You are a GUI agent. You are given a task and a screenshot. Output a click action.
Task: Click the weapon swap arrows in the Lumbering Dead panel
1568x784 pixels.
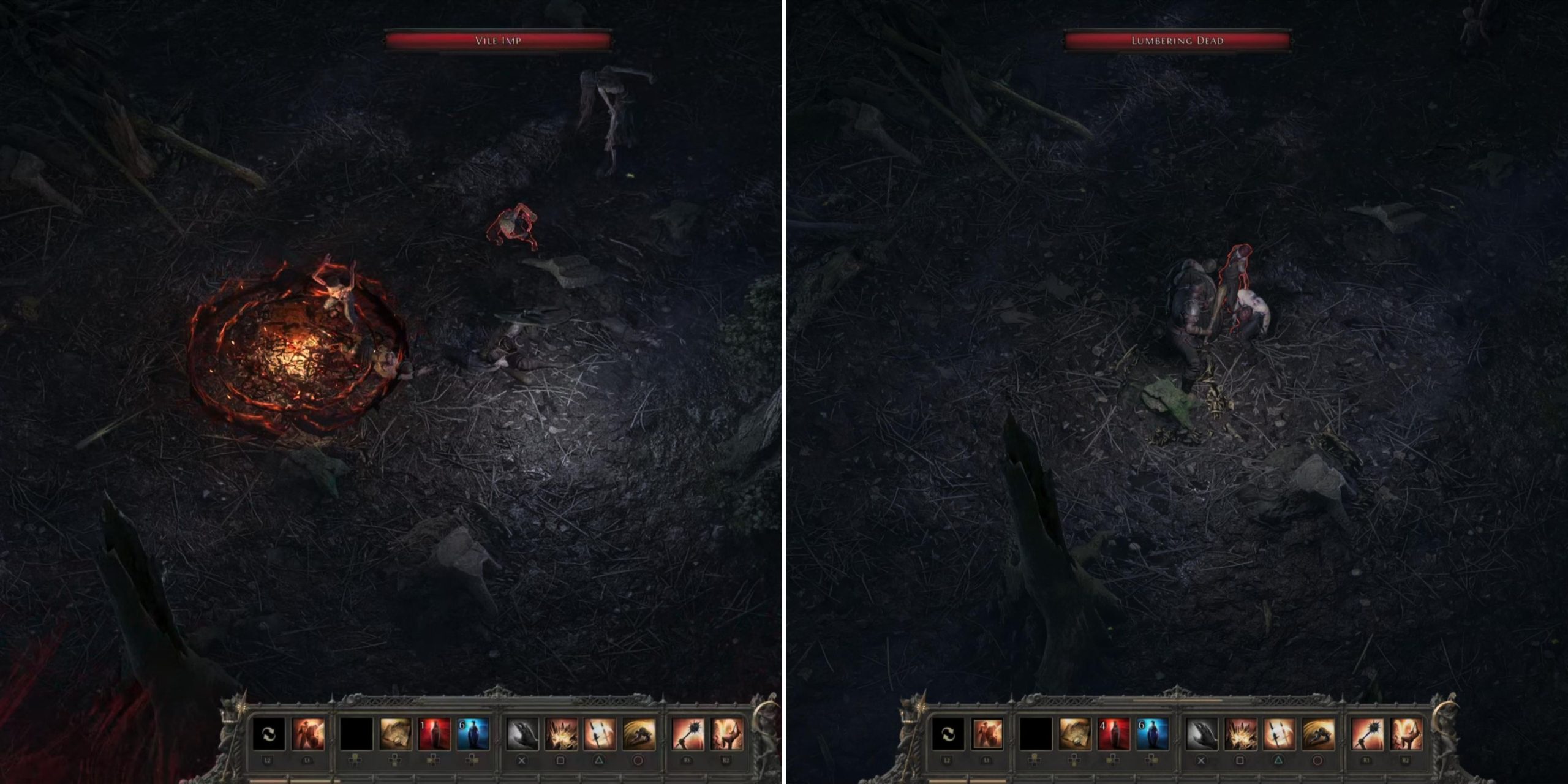tap(948, 734)
